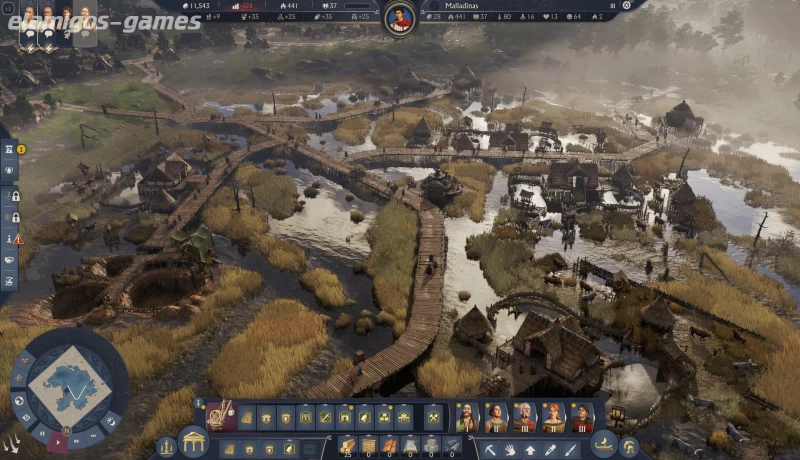Choose the upgrade arrow tool
The height and width of the screenshot is (460, 800).
tap(530, 447)
